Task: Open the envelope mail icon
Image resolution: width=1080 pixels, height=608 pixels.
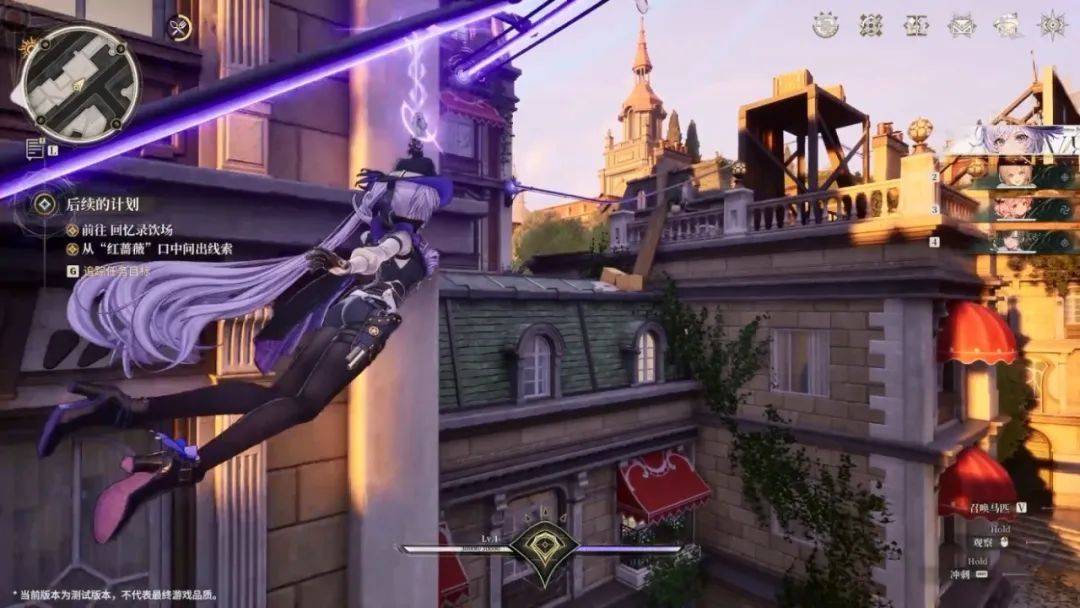Action: pyautogui.click(x=961, y=26)
